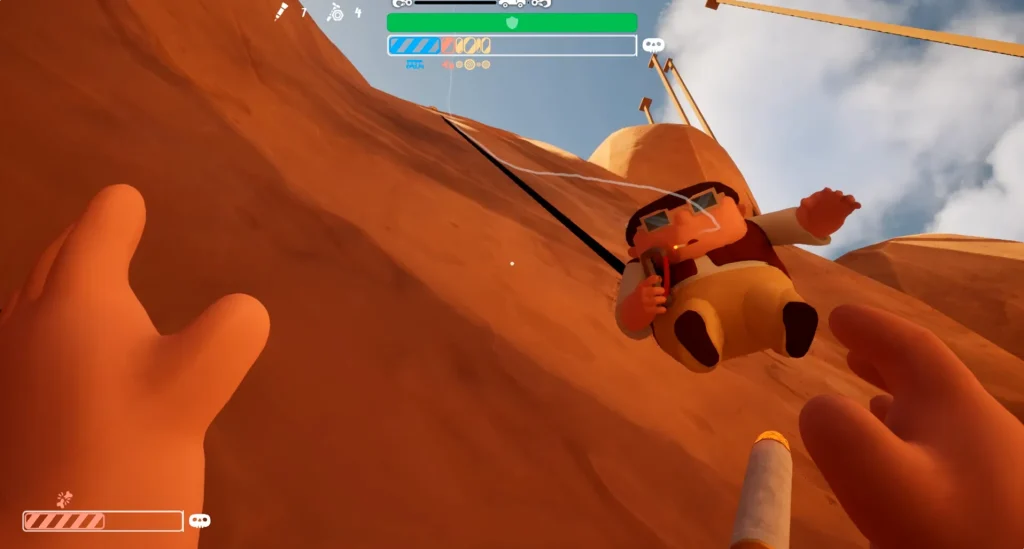Click the broken bone injury icon
1024x549 pixels.
pos(65,498)
